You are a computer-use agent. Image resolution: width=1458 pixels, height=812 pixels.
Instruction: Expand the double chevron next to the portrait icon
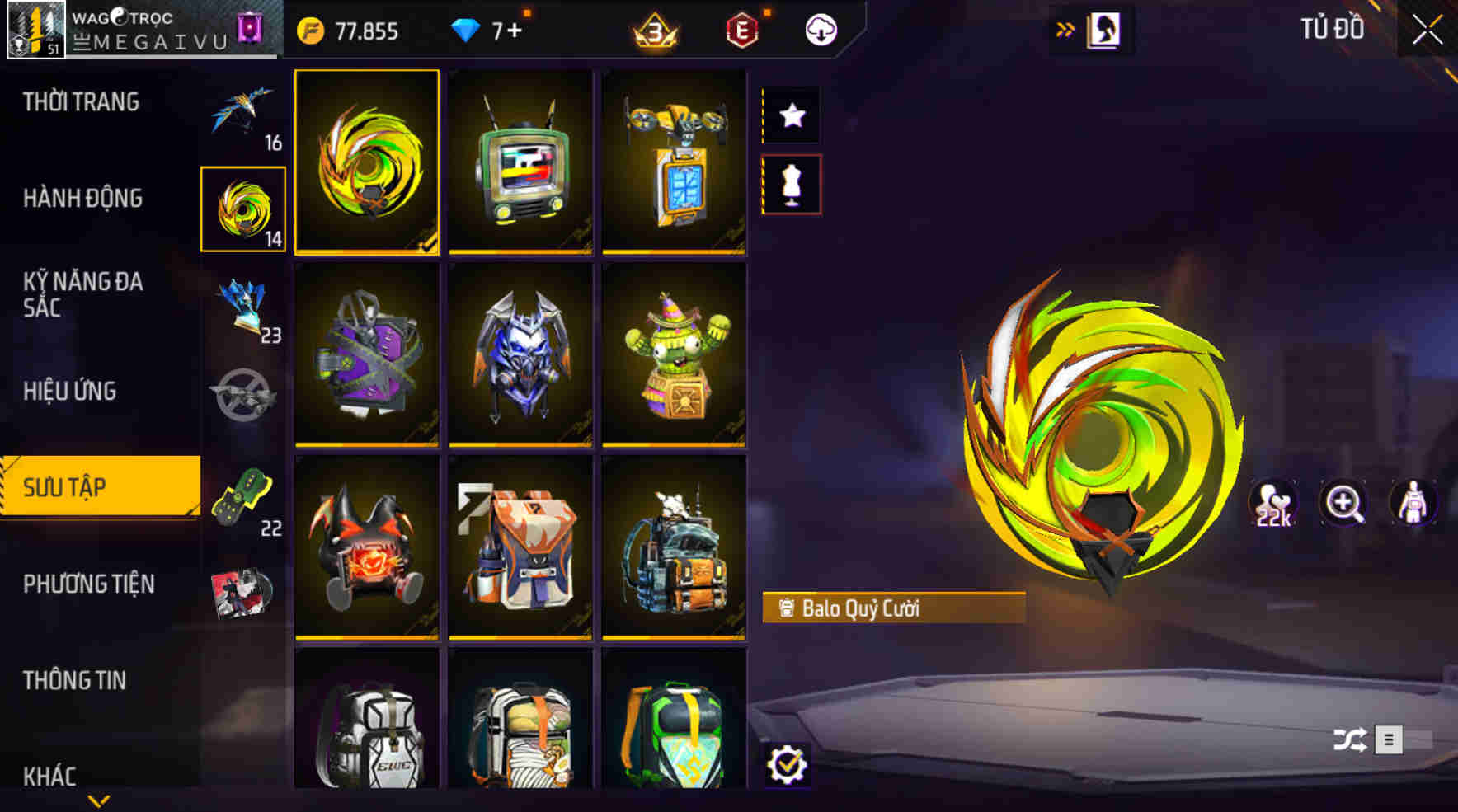[1065, 26]
